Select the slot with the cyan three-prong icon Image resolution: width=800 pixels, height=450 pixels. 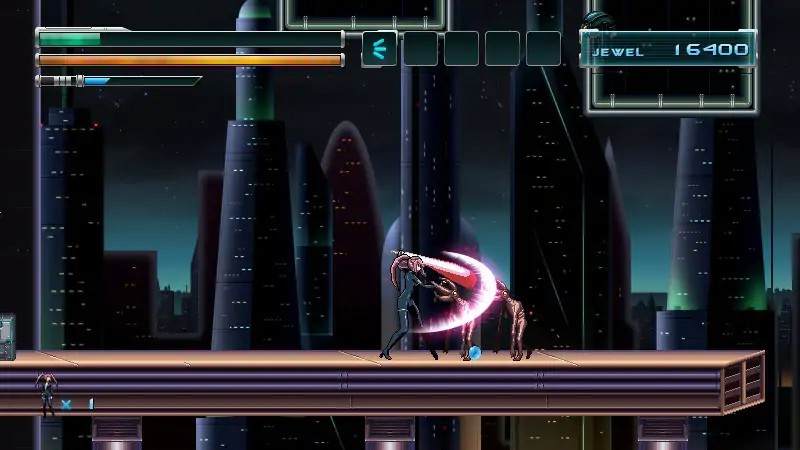click(379, 48)
